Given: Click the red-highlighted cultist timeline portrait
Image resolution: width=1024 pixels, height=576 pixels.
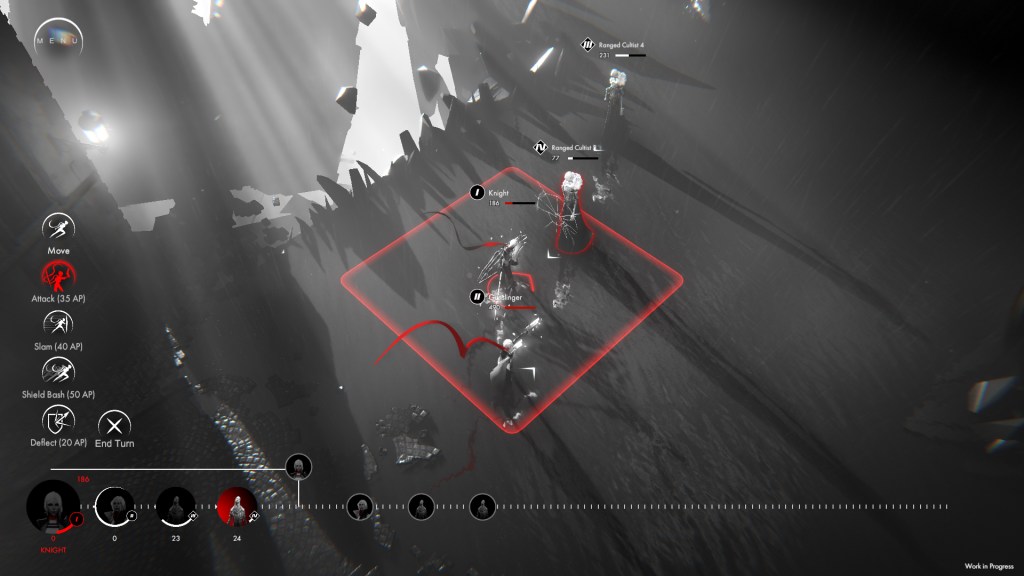Looking at the screenshot, I should 237,508.
